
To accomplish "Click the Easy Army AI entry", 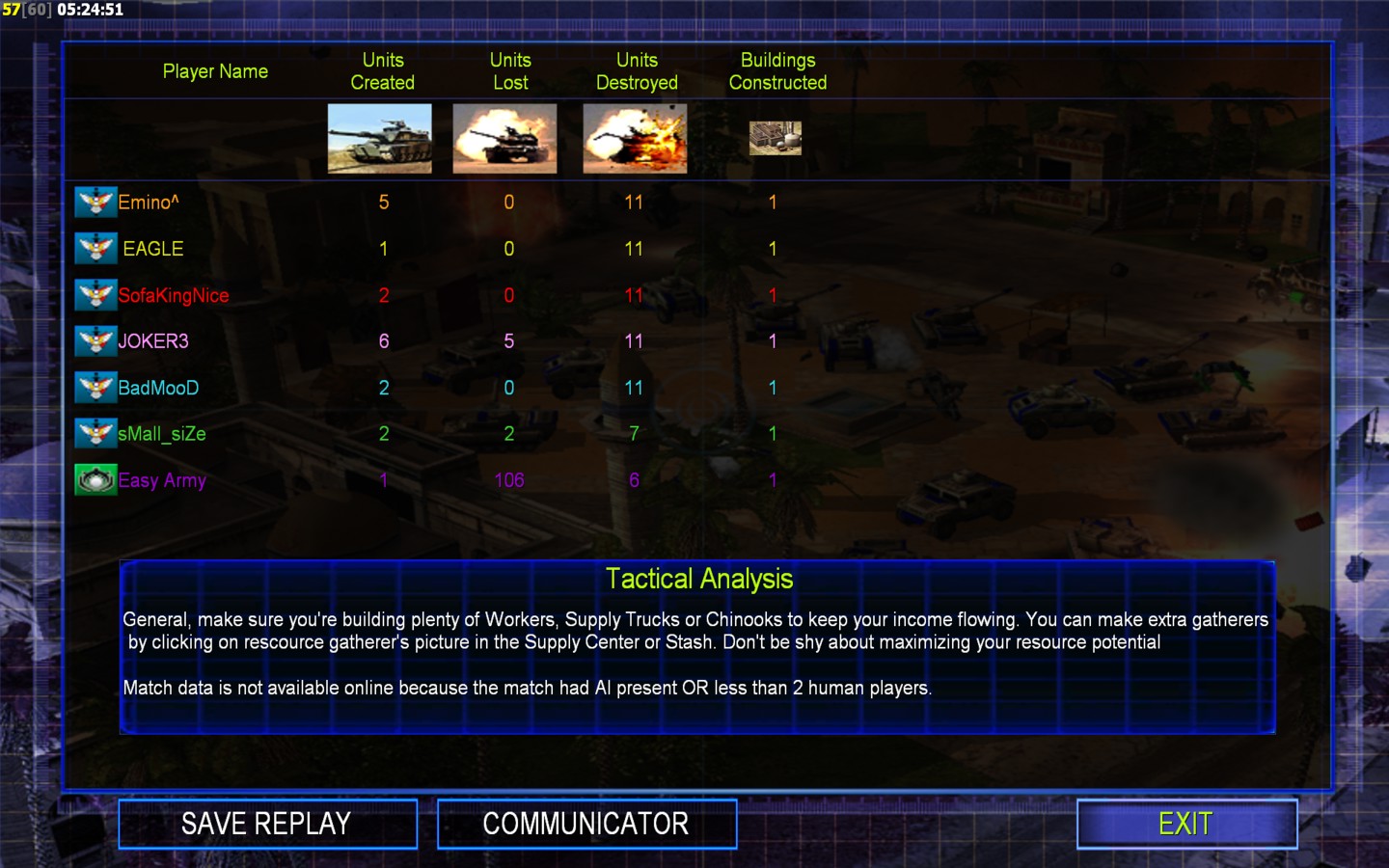I will pyautogui.click(x=162, y=480).
